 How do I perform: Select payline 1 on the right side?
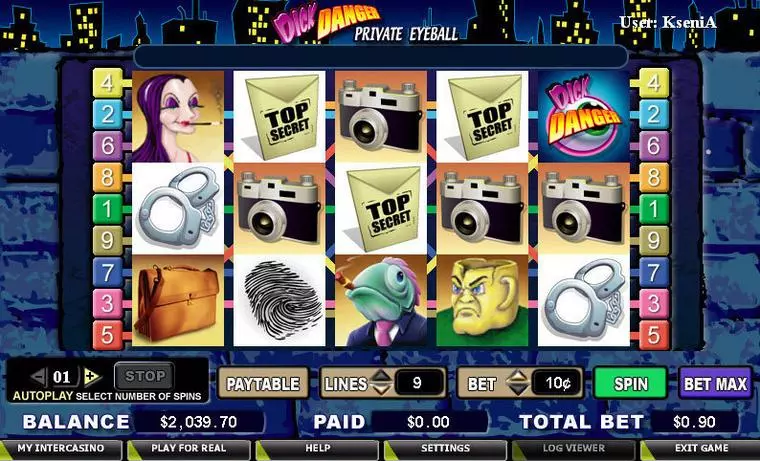click(653, 209)
